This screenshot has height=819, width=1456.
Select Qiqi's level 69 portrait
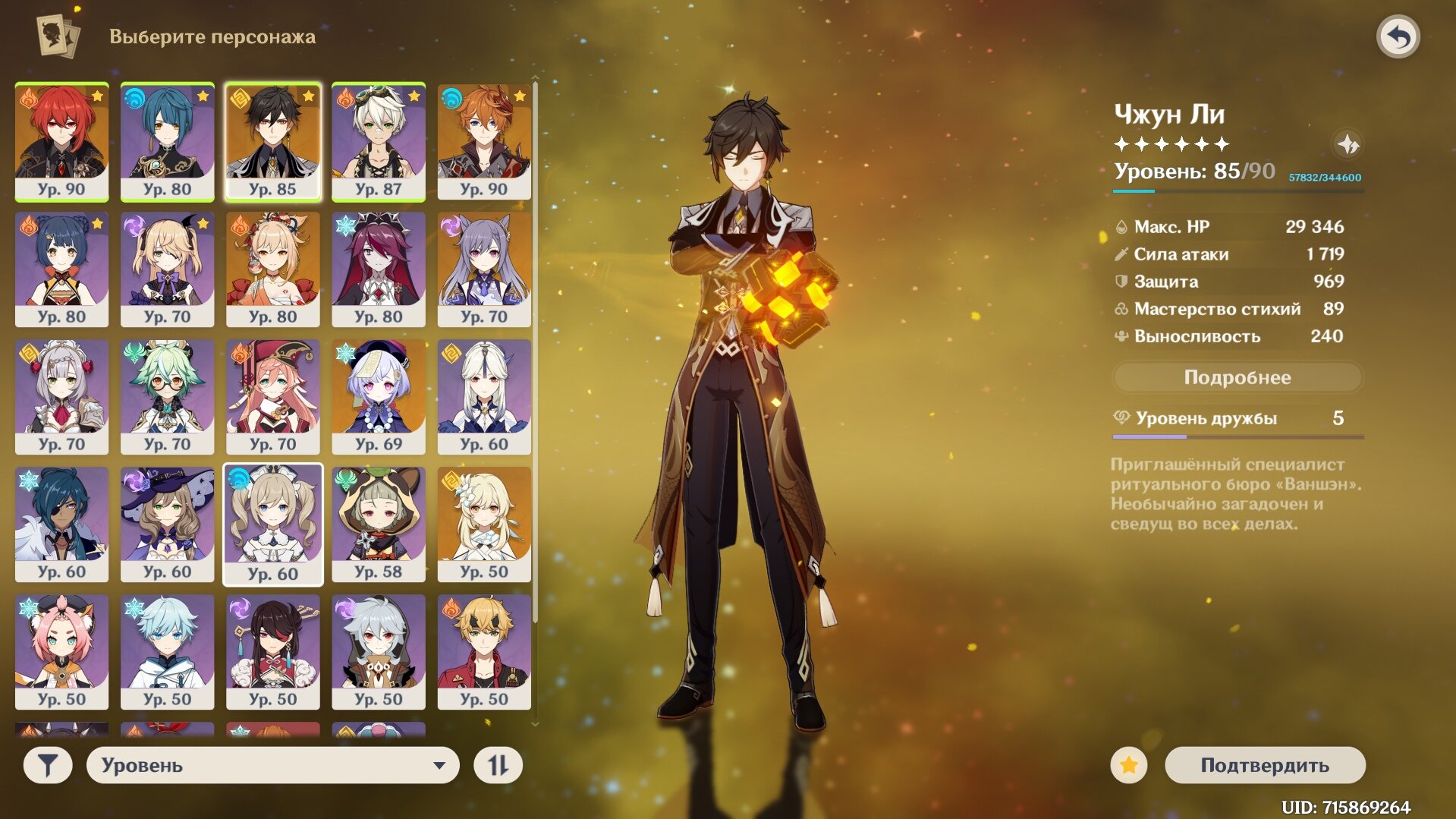[378, 396]
